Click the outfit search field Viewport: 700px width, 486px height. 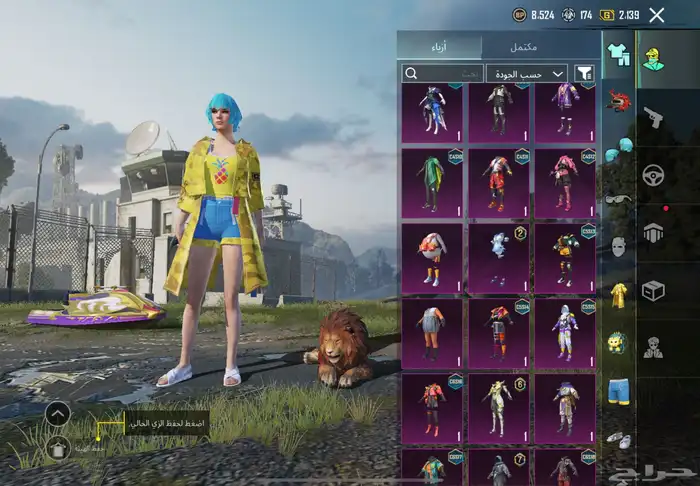(443, 73)
